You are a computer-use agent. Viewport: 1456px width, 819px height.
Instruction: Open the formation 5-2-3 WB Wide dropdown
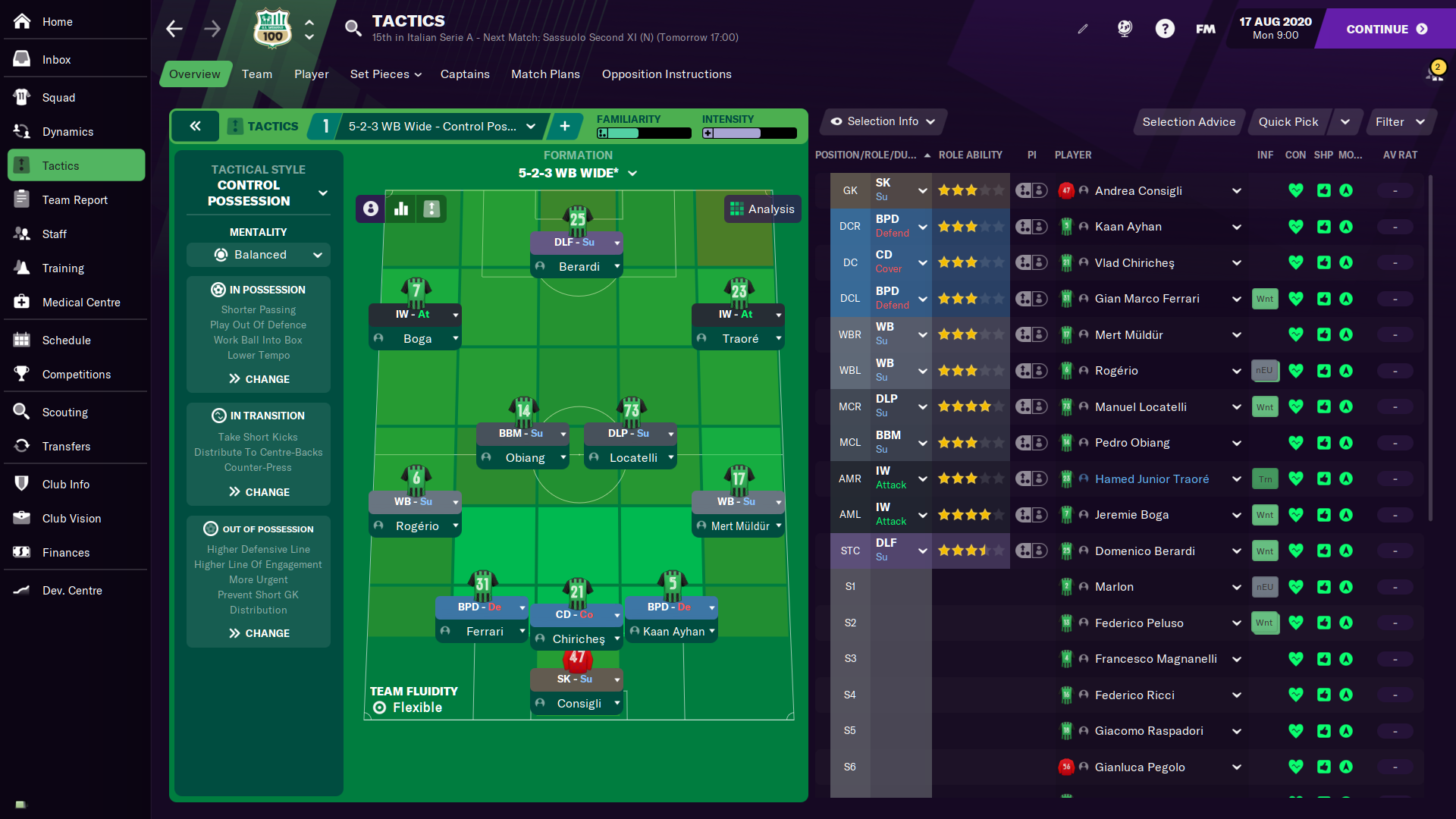click(577, 173)
